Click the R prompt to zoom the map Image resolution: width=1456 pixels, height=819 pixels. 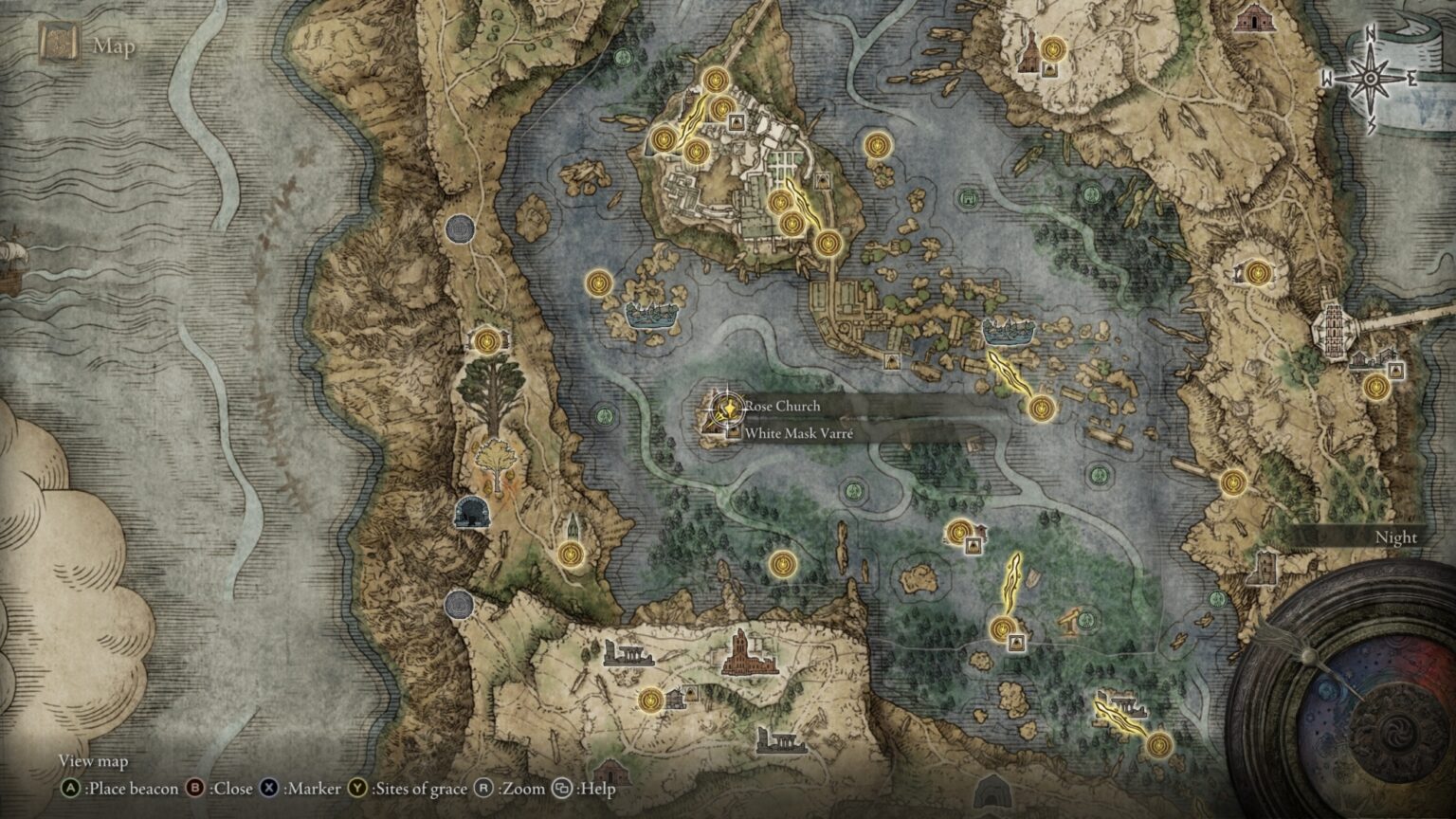point(485,788)
